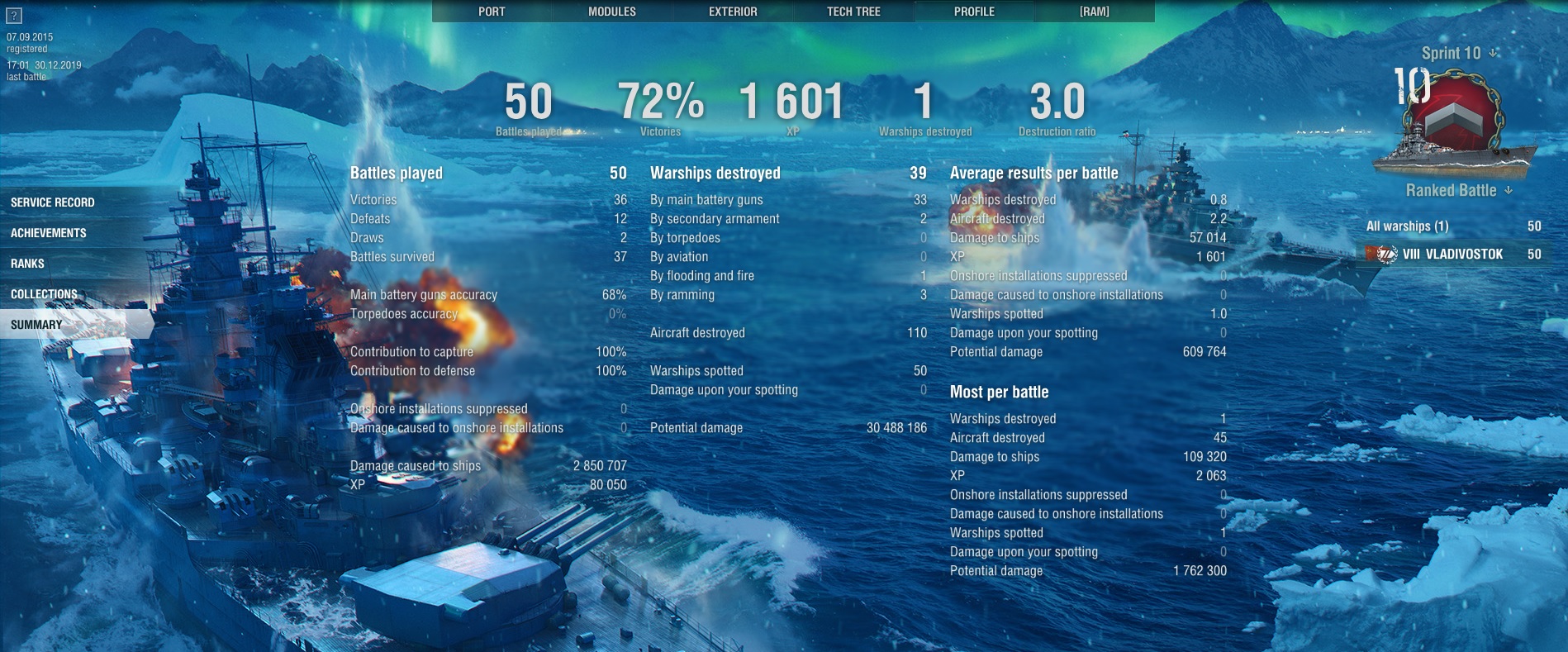Switch to the Modules tab
Viewport: 1568px width, 652px height.
click(x=612, y=12)
